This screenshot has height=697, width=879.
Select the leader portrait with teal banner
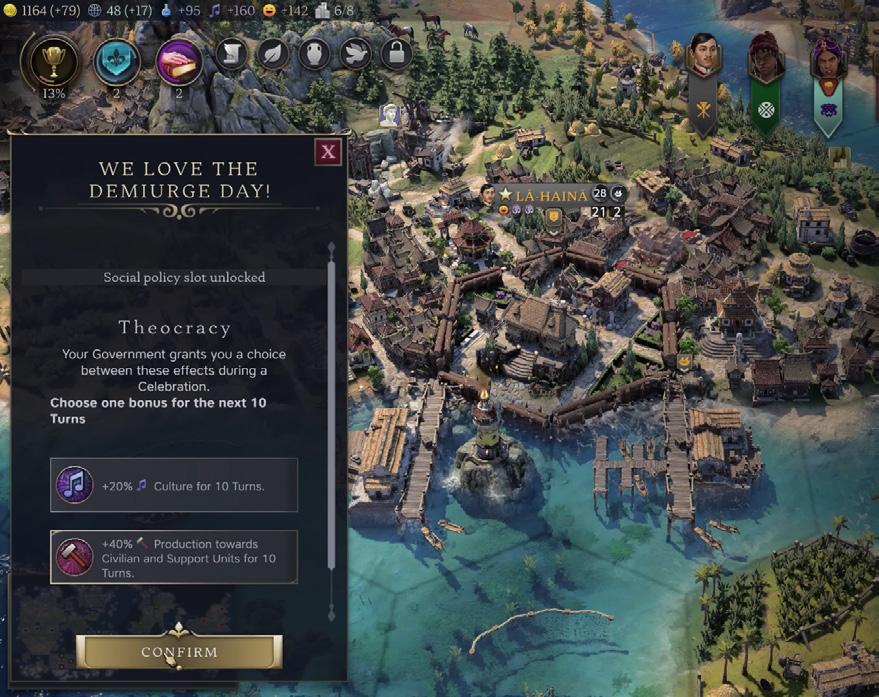pyautogui.click(x=827, y=60)
